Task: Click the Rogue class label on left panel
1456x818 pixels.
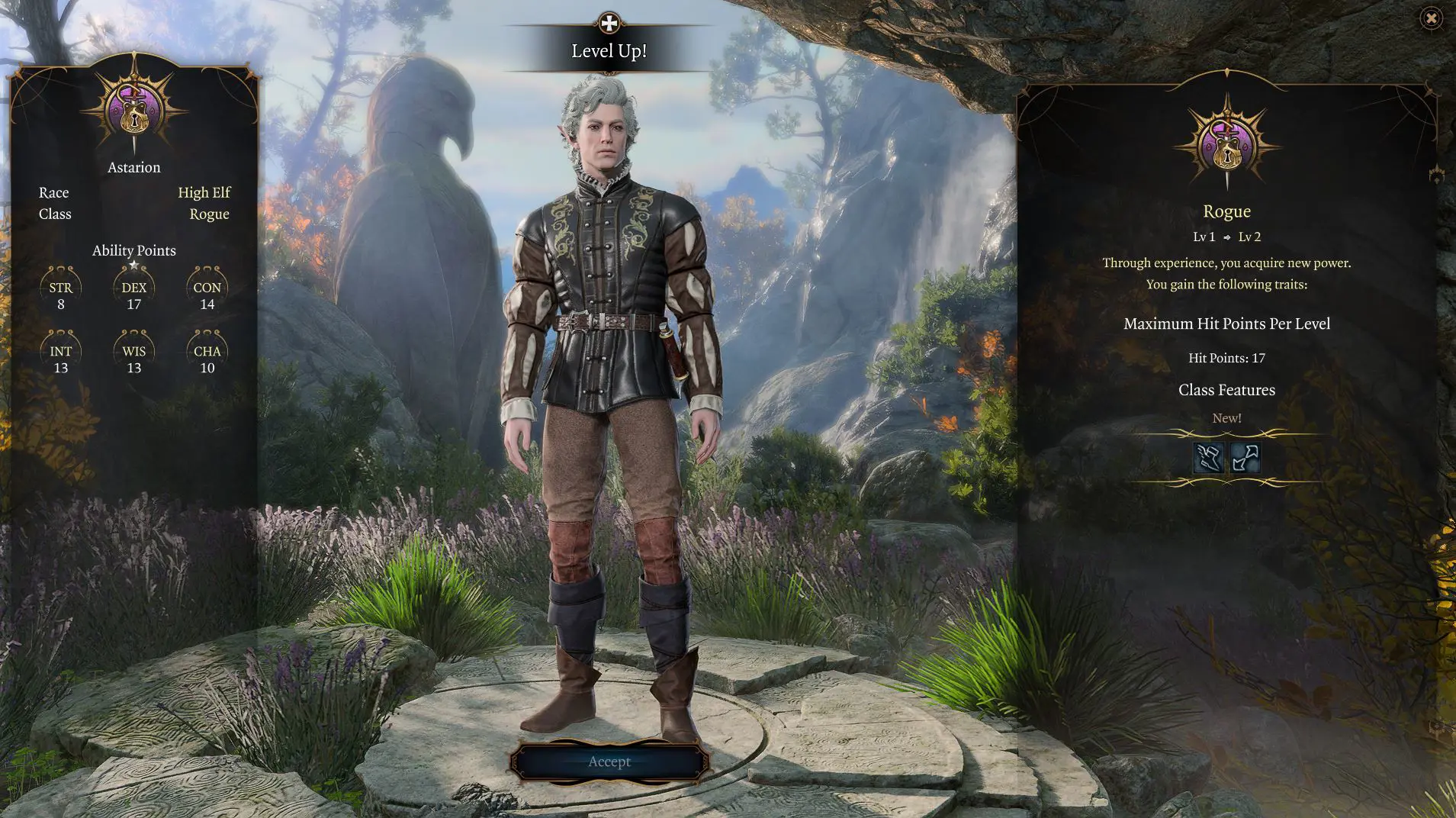Action: point(209,214)
